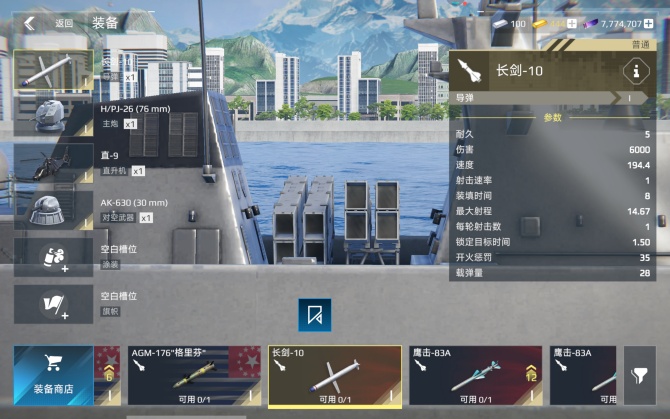Select the AK-630 anti-air weapon slot
Viewport: 670px width, 419px height.
tap(53, 210)
